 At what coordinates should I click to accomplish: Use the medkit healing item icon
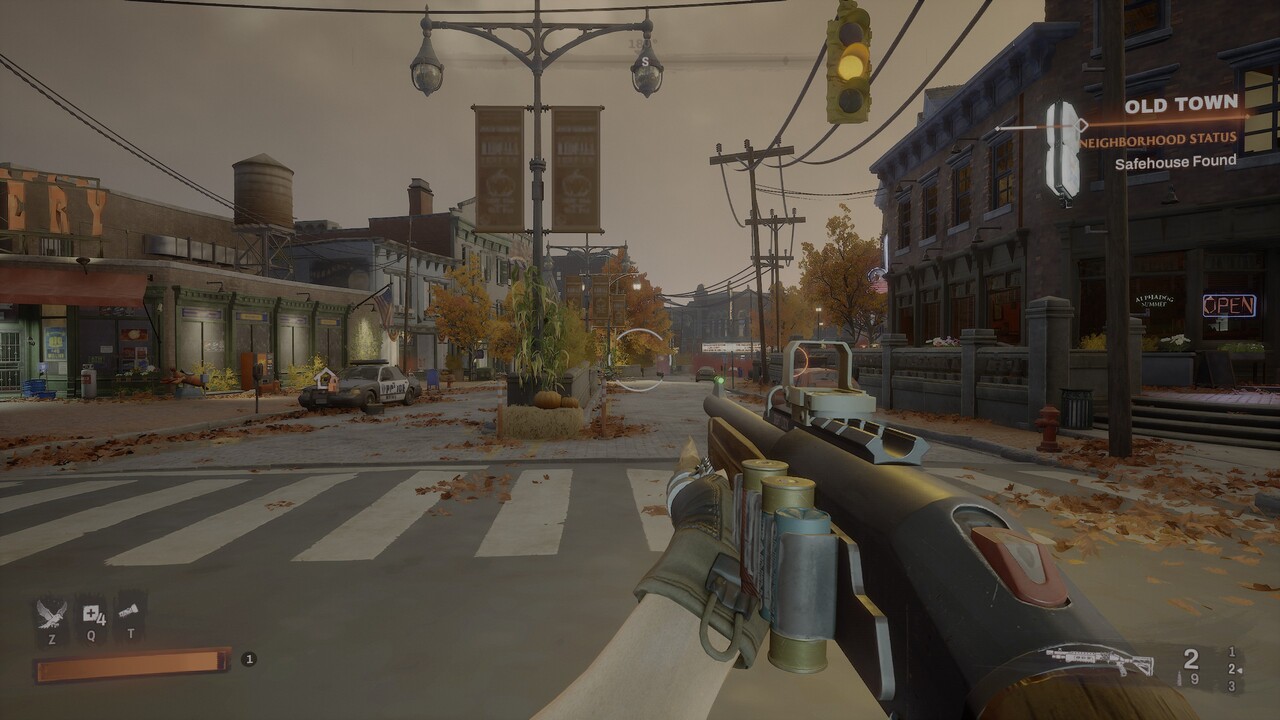click(x=92, y=613)
